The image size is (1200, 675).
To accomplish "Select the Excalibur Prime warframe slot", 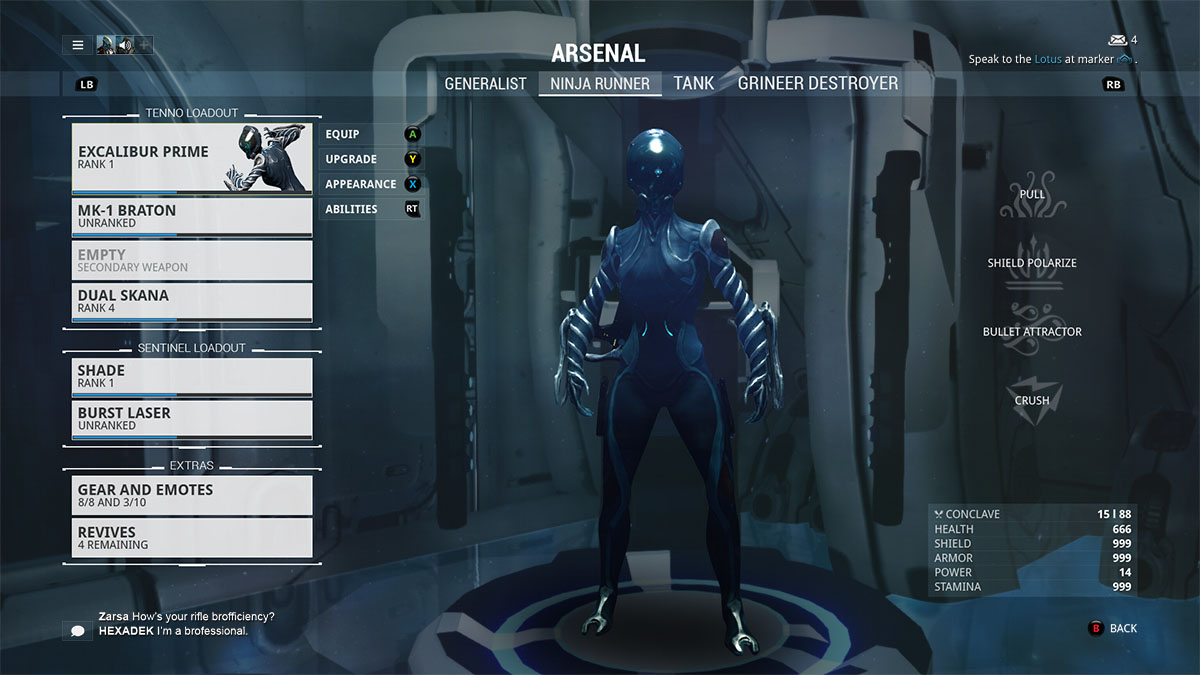I will point(192,158).
